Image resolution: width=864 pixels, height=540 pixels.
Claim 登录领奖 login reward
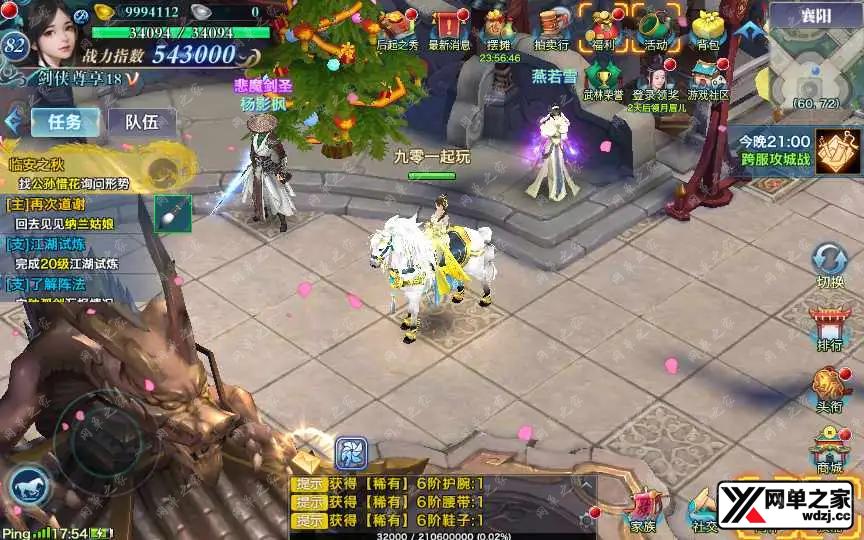pos(656,79)
